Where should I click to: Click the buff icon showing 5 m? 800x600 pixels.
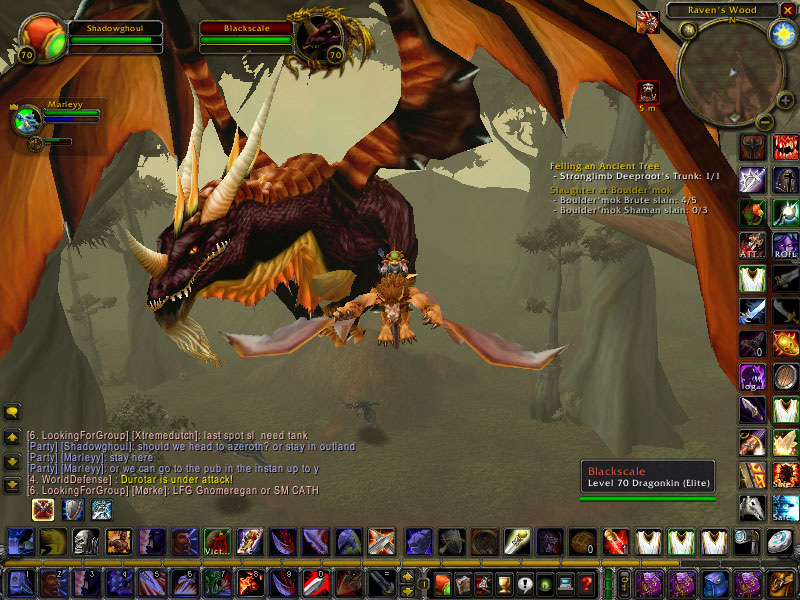[649, 93]
